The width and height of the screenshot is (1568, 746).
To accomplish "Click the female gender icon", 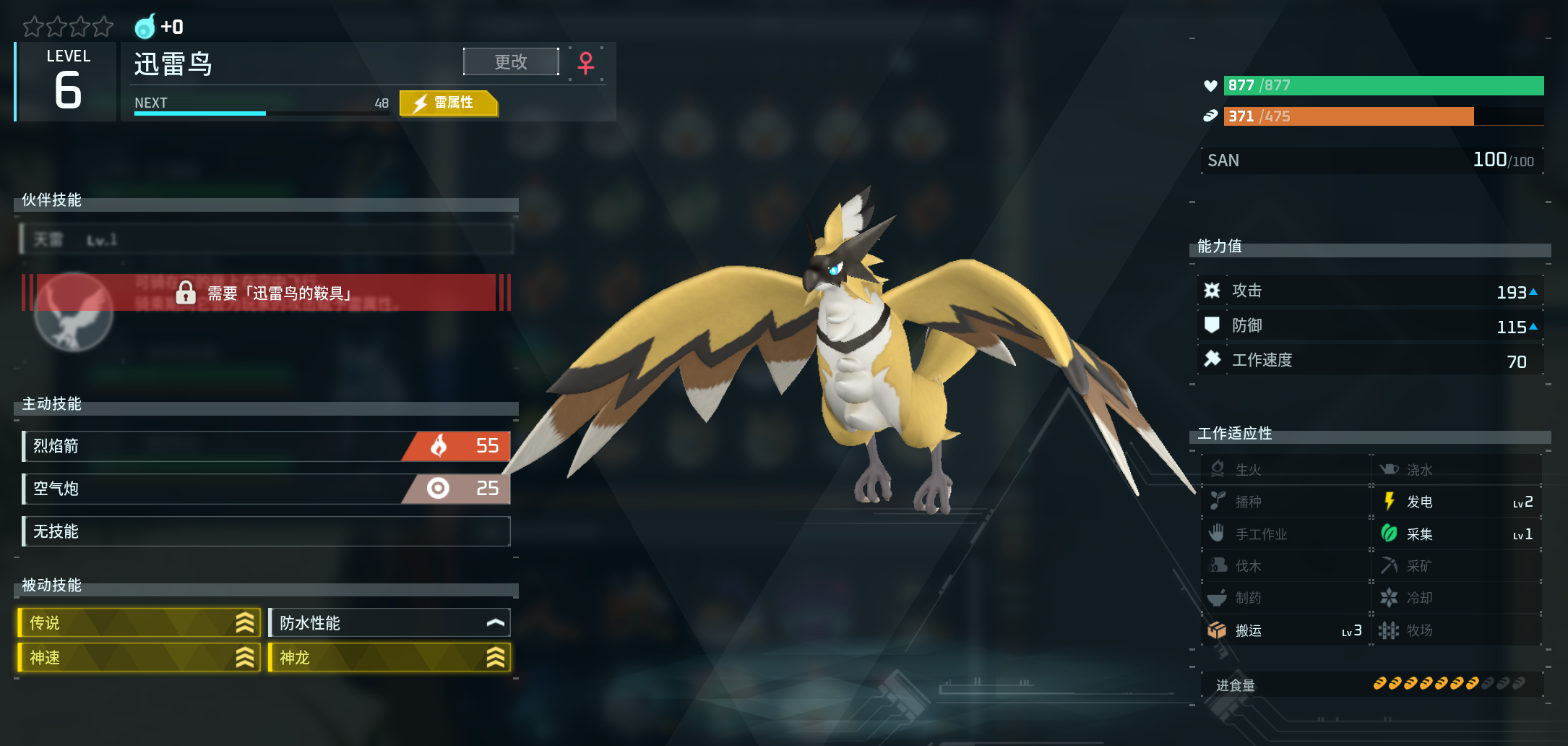I will (586, 63).
